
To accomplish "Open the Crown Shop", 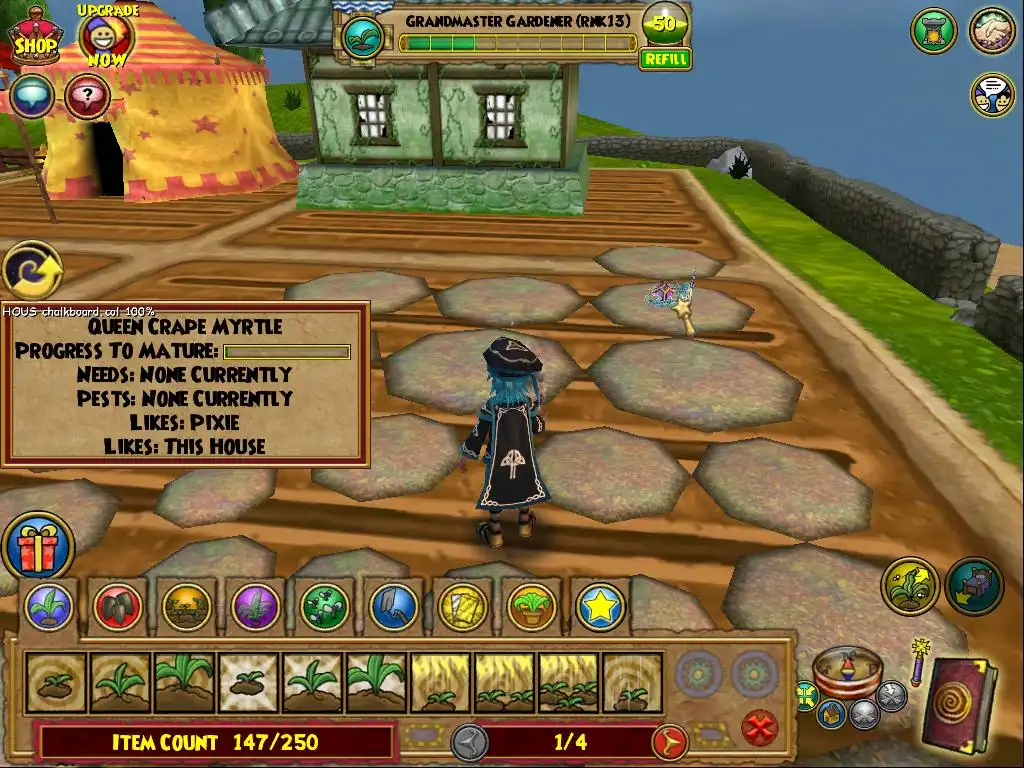I will coord(33,38).
